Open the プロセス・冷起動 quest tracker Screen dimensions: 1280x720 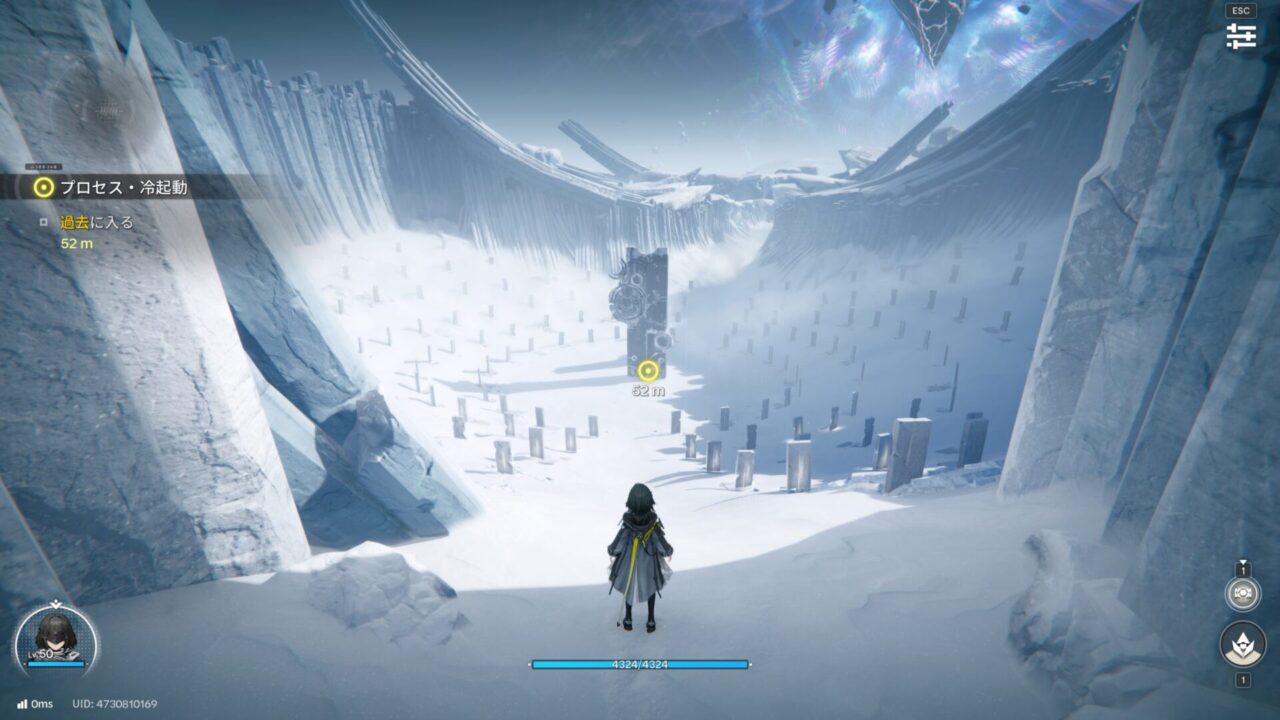pos(122,187)
